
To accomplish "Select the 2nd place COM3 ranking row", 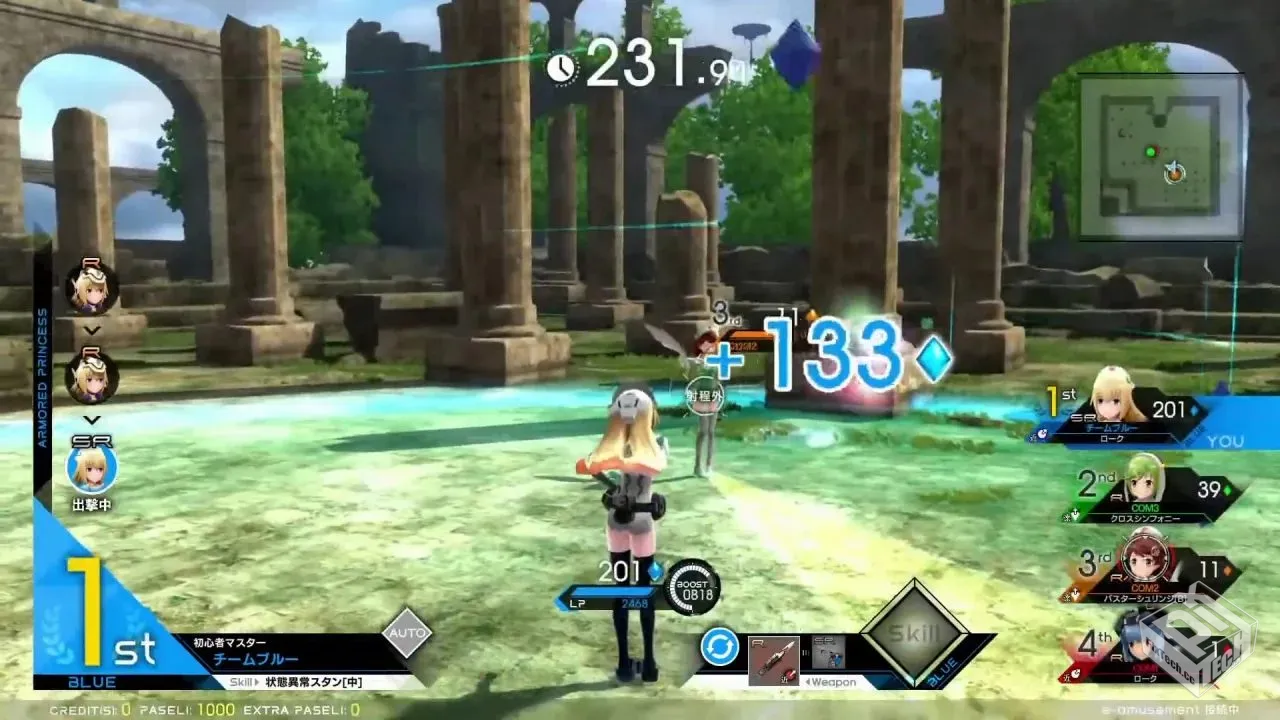I will (1150, 492).
